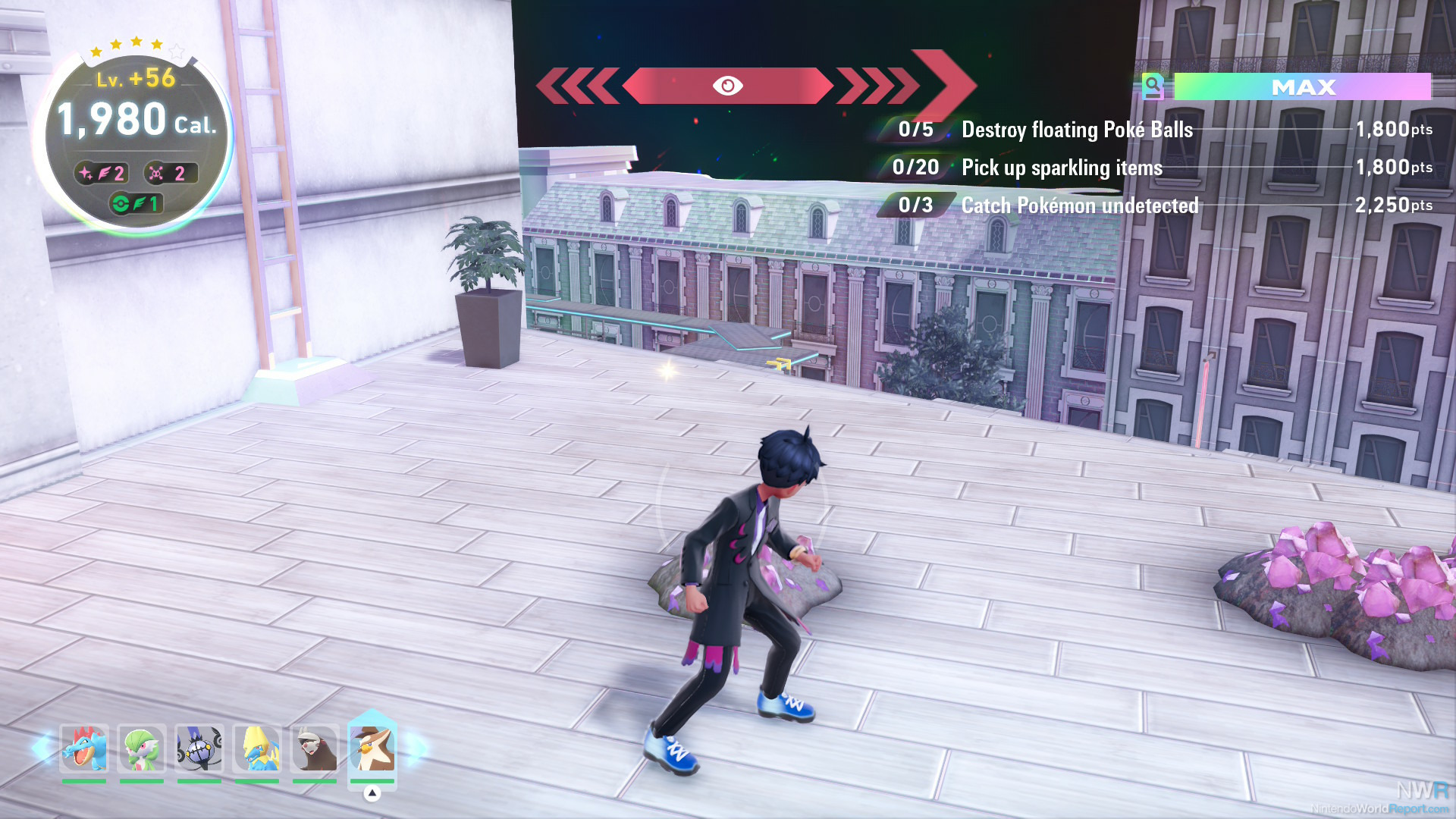Switch to Chandelure in the party
1456x819 pixels.
(199, 749)
